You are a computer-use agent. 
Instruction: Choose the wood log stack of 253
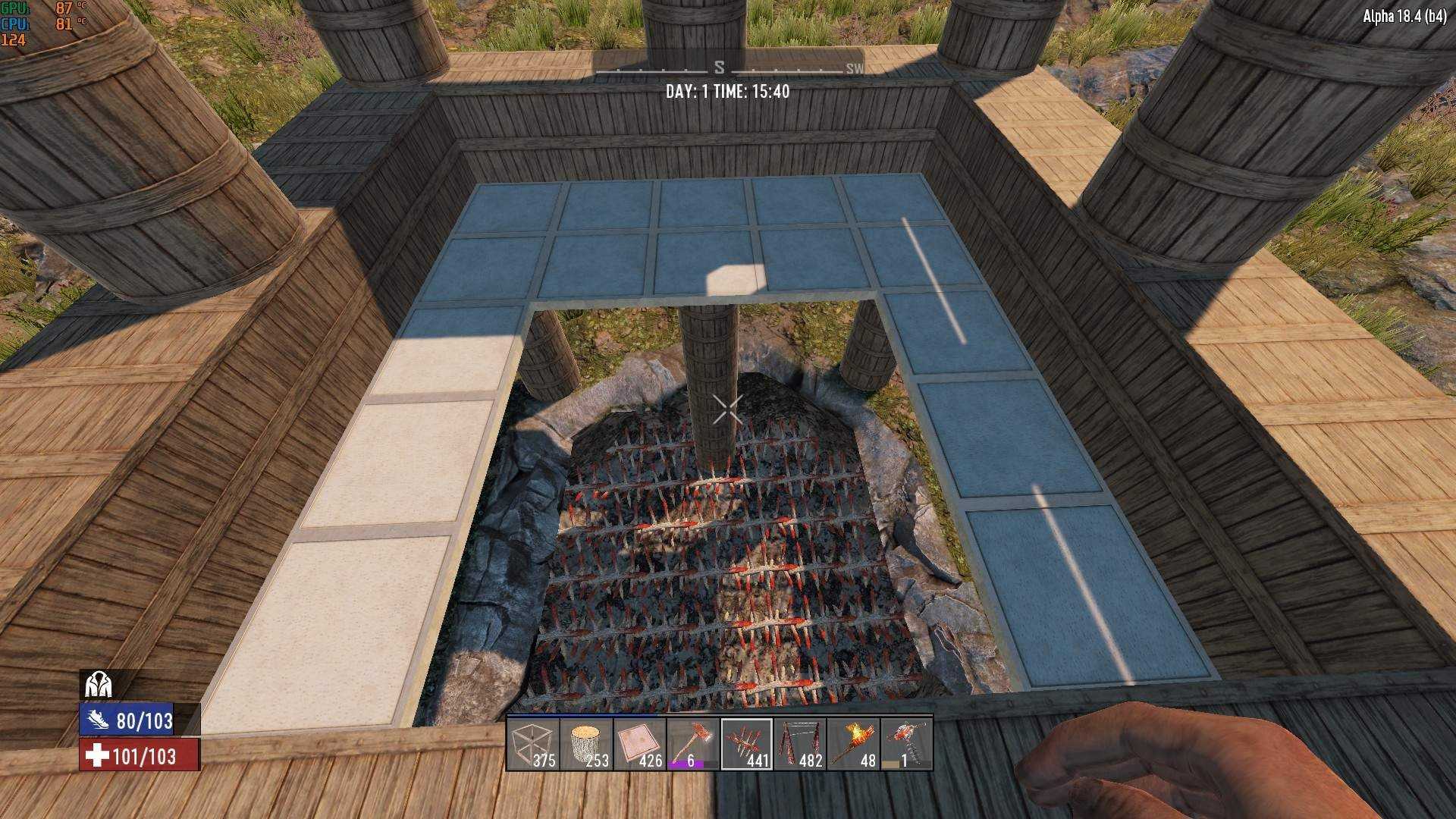point(586,745)
